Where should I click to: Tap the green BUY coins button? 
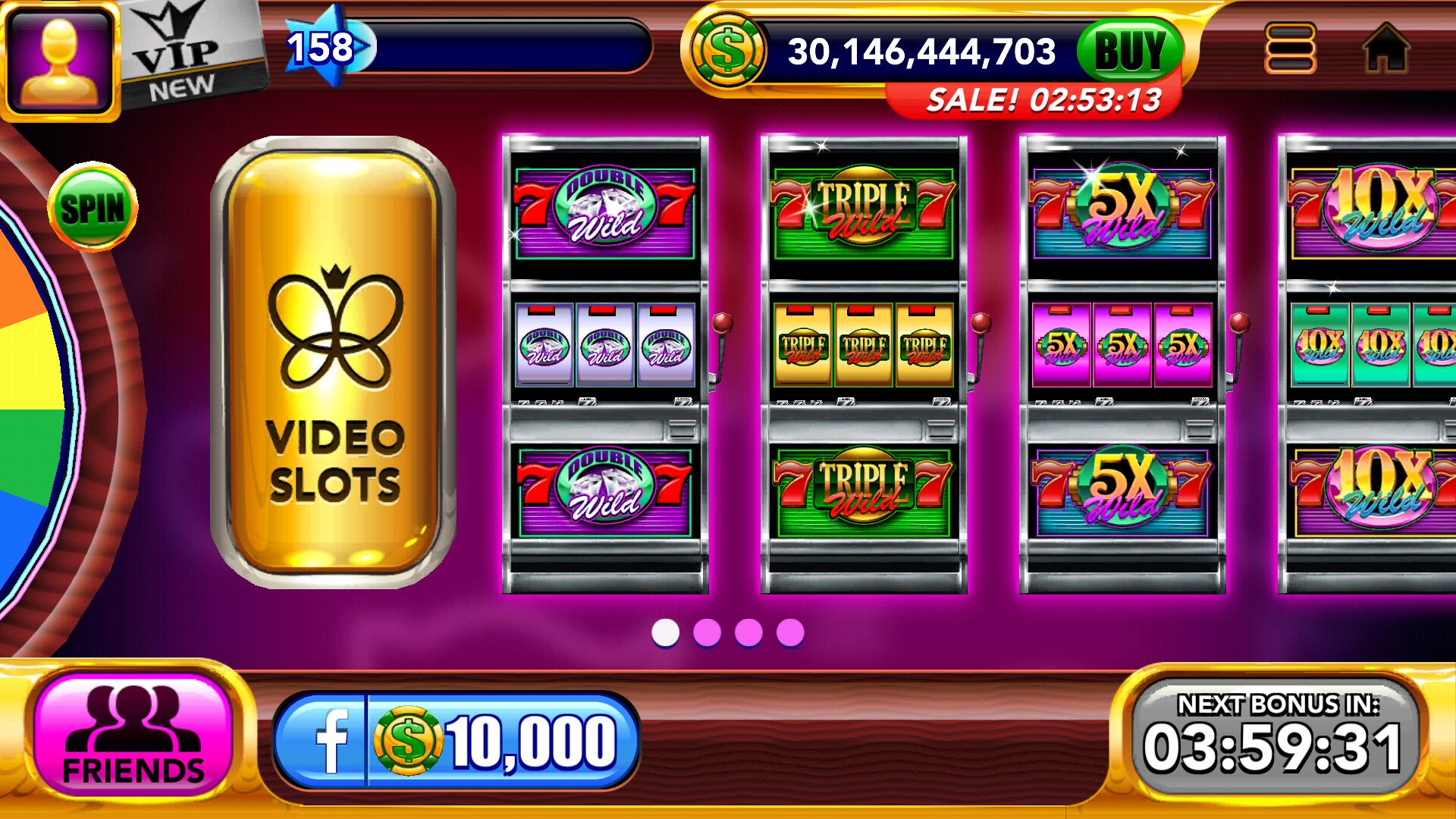click(1129, 51)
